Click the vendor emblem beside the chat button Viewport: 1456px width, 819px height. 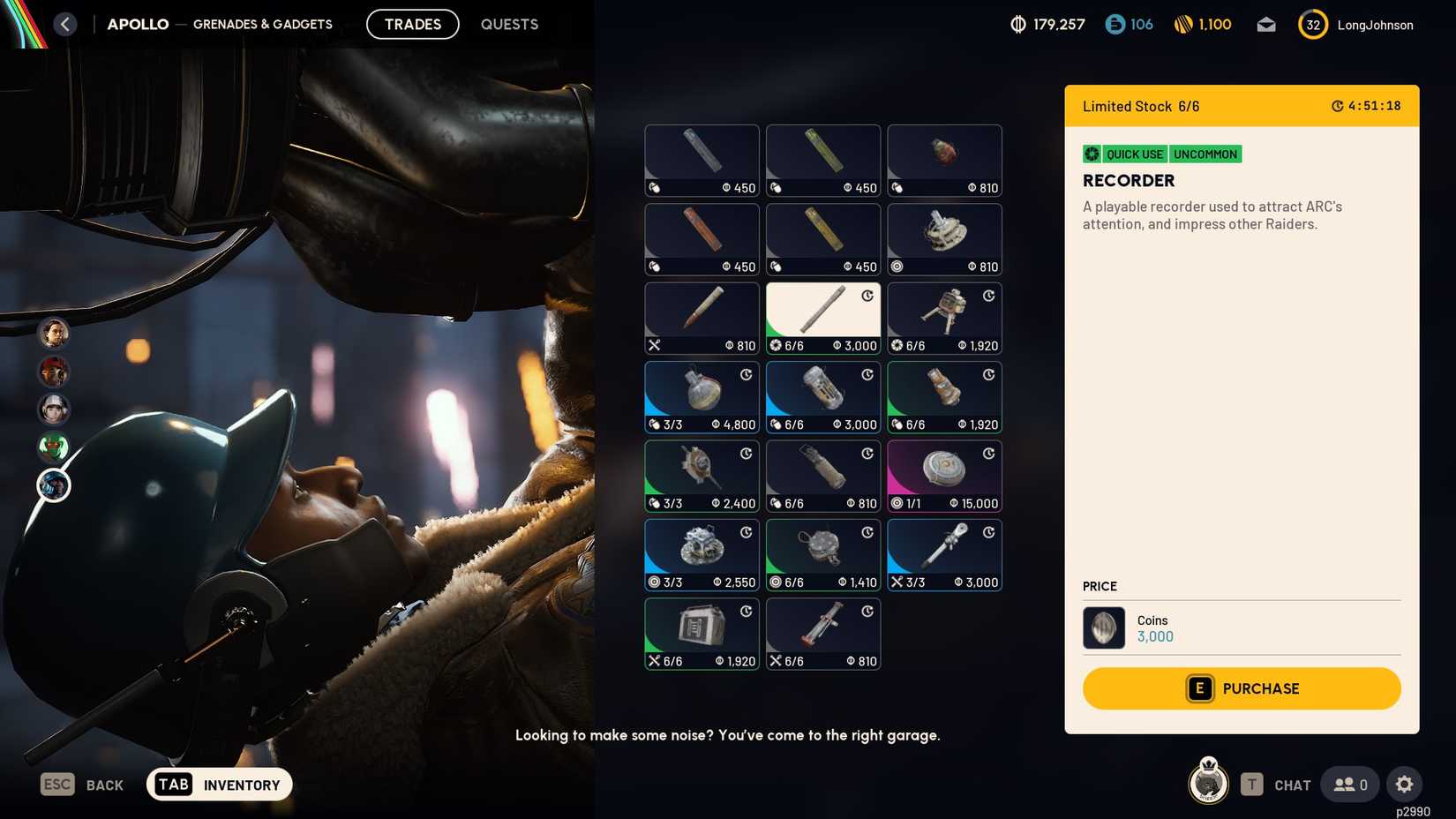[1208, 783]
